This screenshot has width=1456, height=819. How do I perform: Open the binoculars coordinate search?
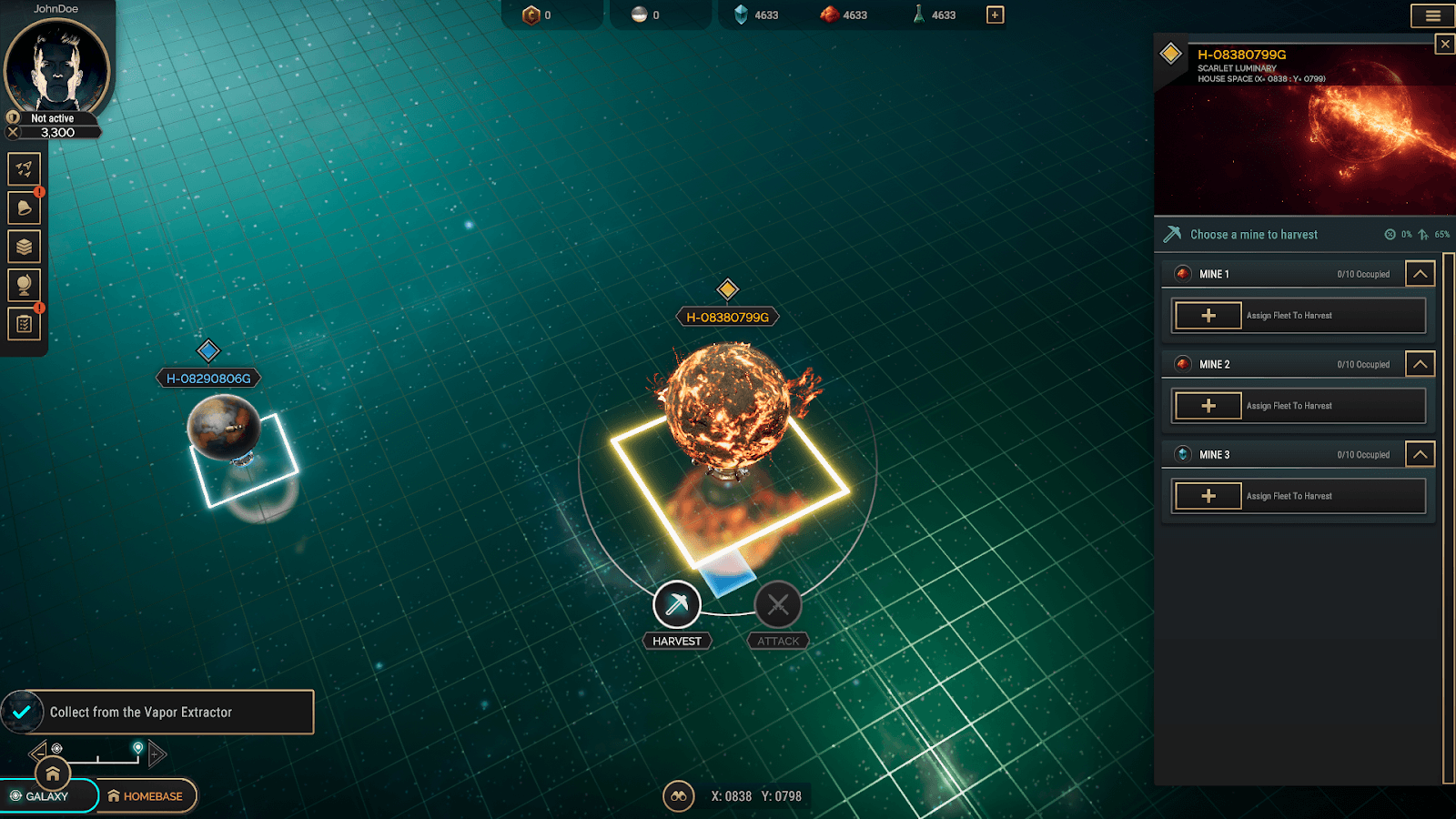679,796
